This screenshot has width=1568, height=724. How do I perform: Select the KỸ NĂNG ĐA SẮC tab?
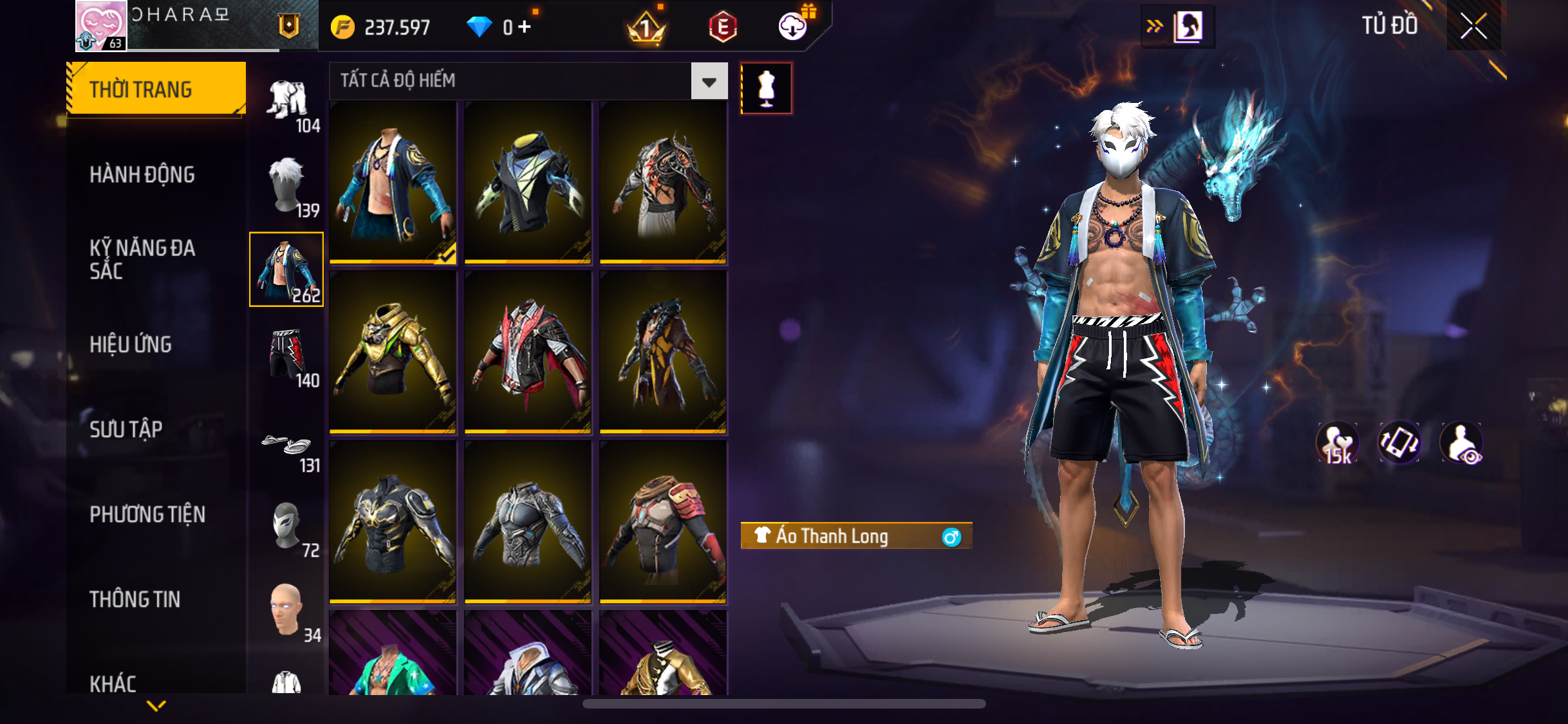coord(142,259)
